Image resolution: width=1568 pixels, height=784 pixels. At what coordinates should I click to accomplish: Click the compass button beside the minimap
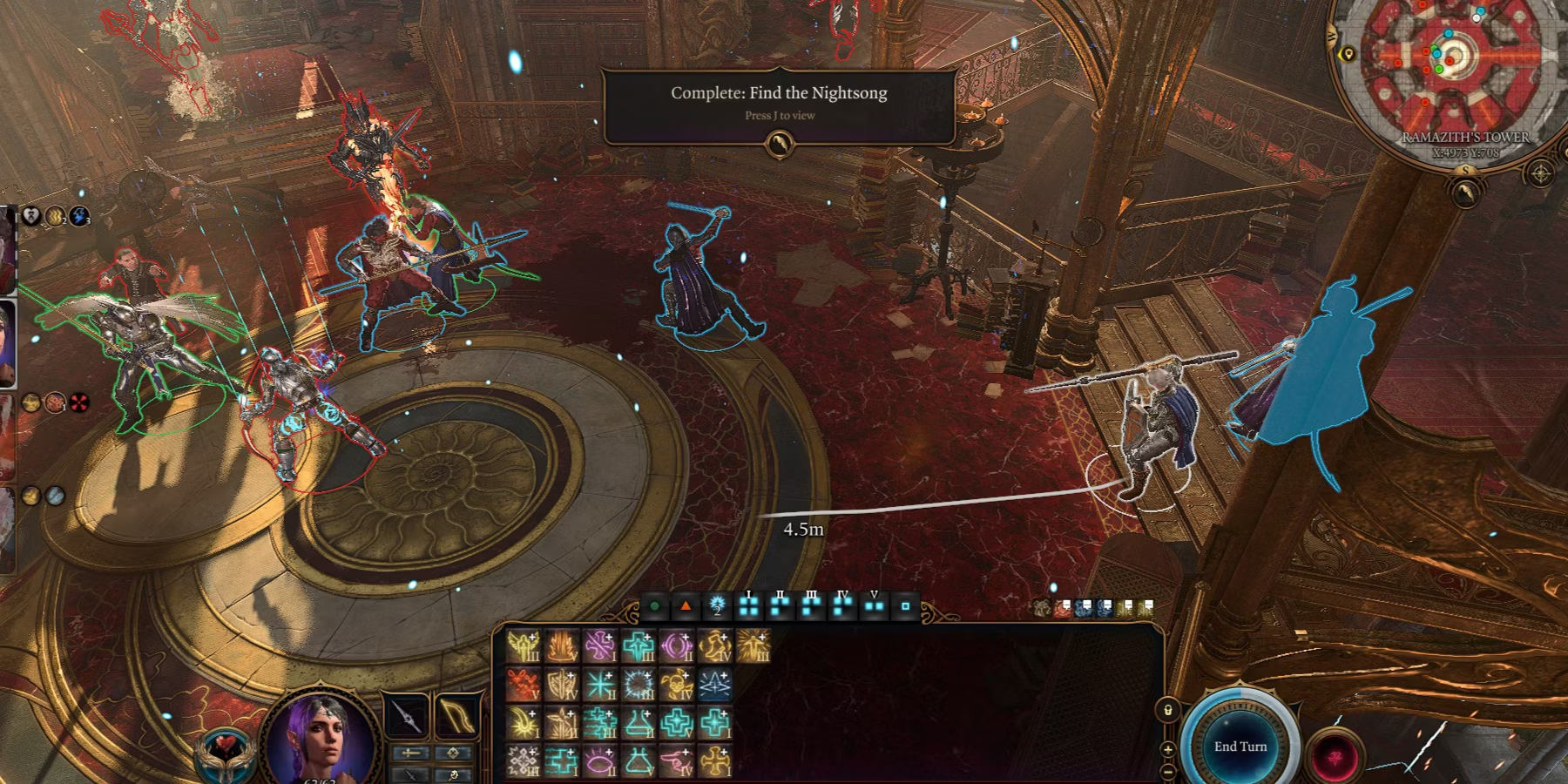pyautogui.click(x=1540, y=174)
